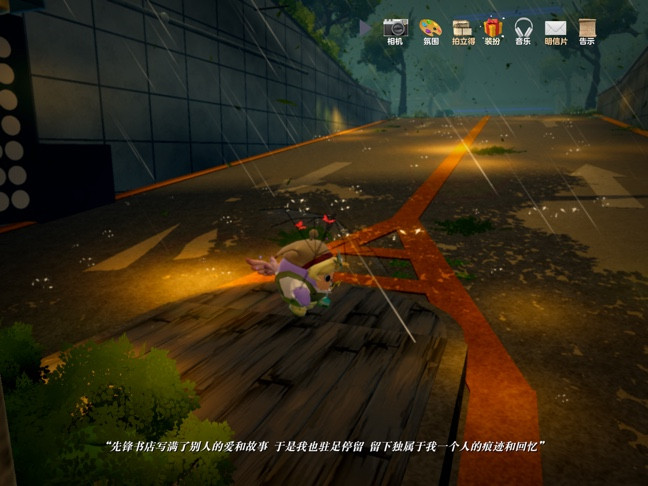Open the Polaroid (拍立得) photos
The width and height of the screenshot is (648, 486).
pyautogui.click(x=462, y=29)
